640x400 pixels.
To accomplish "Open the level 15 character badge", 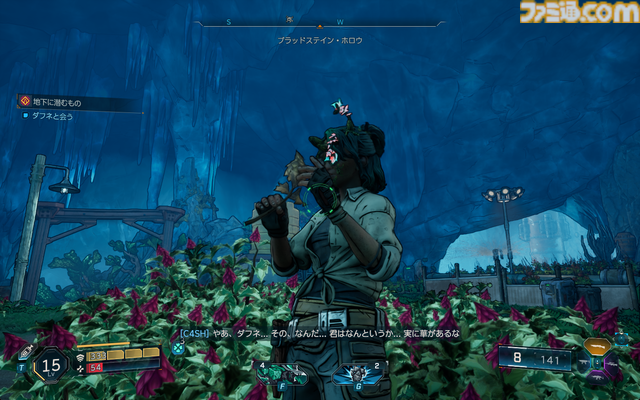I will click(x=51, y=365).
